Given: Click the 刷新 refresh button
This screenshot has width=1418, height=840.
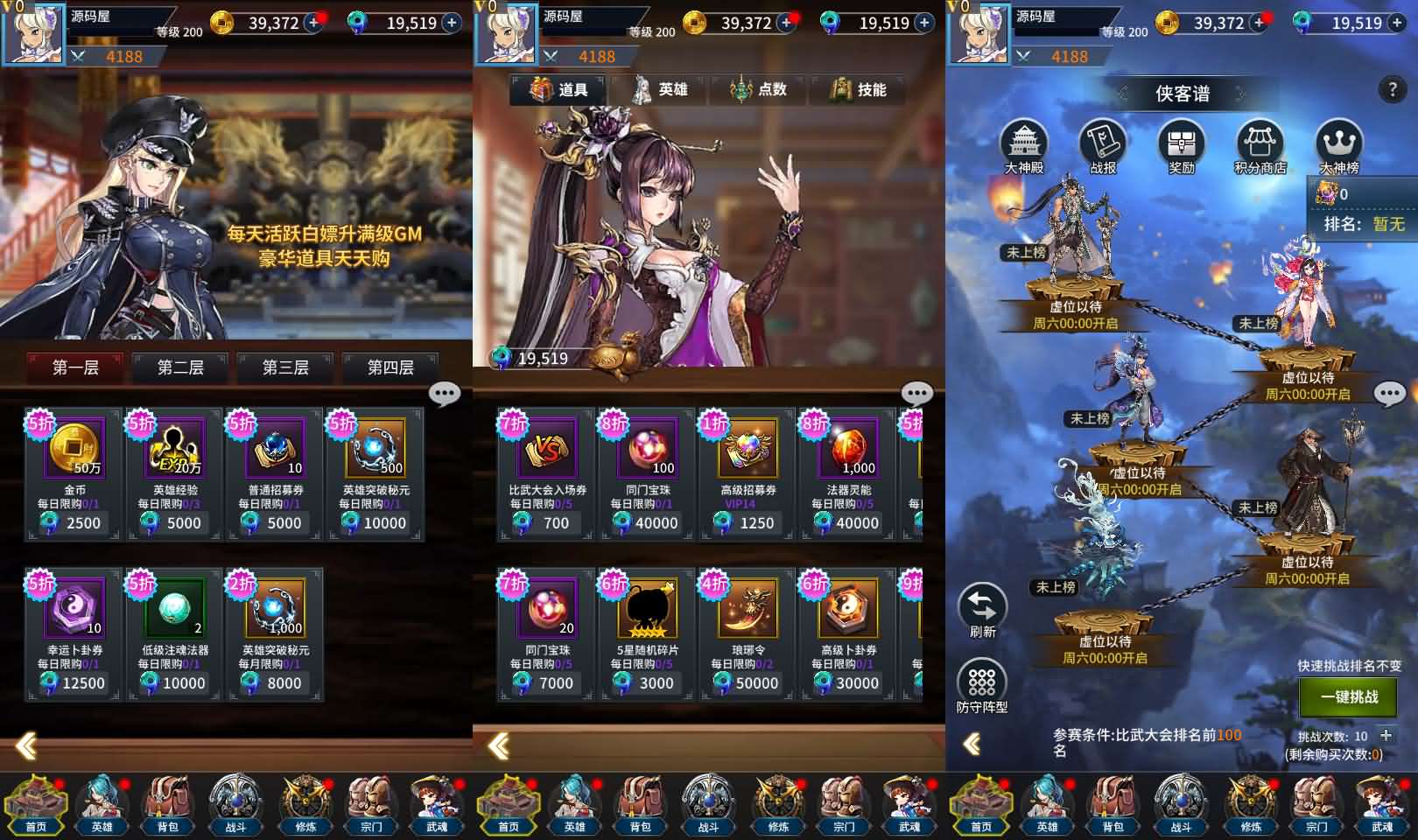Looking at the screenshot, I should (982, 610).
